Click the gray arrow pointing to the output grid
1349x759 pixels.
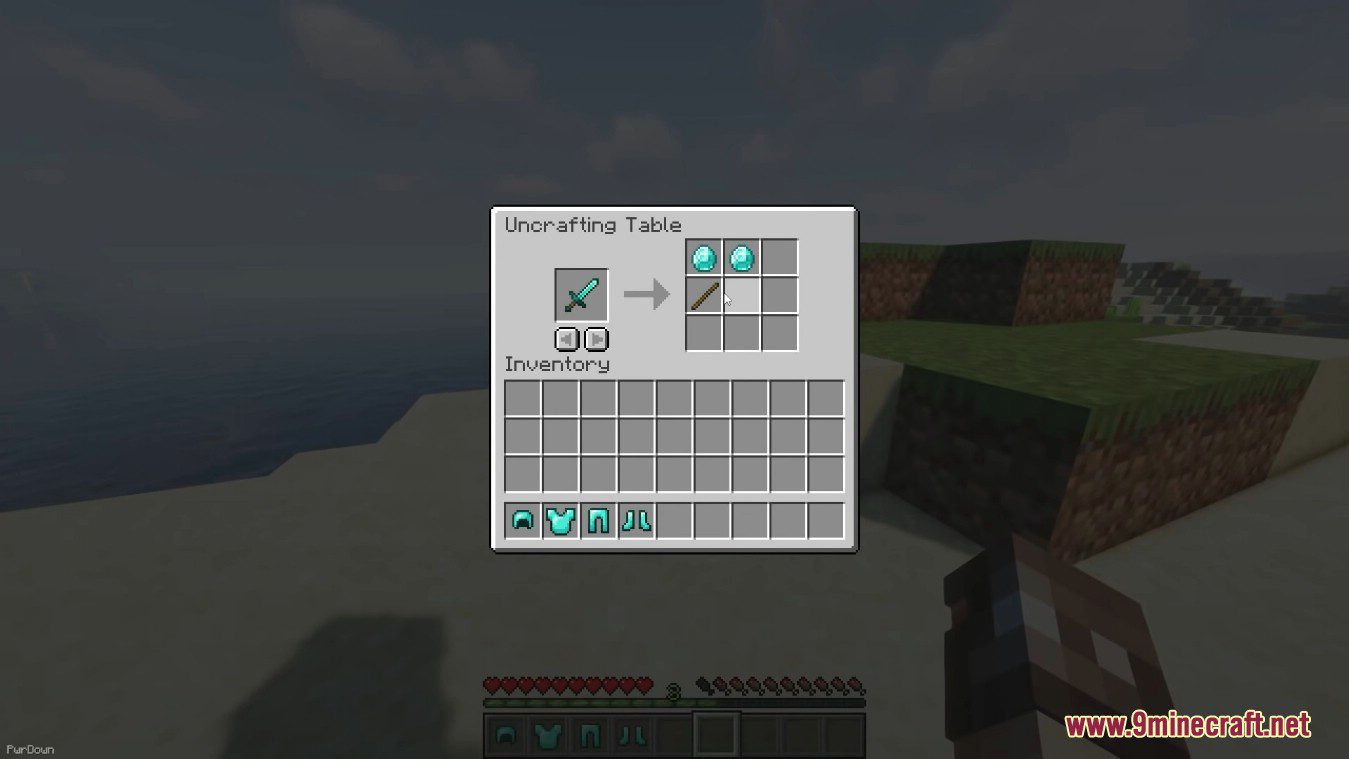[x=647, y=293]
